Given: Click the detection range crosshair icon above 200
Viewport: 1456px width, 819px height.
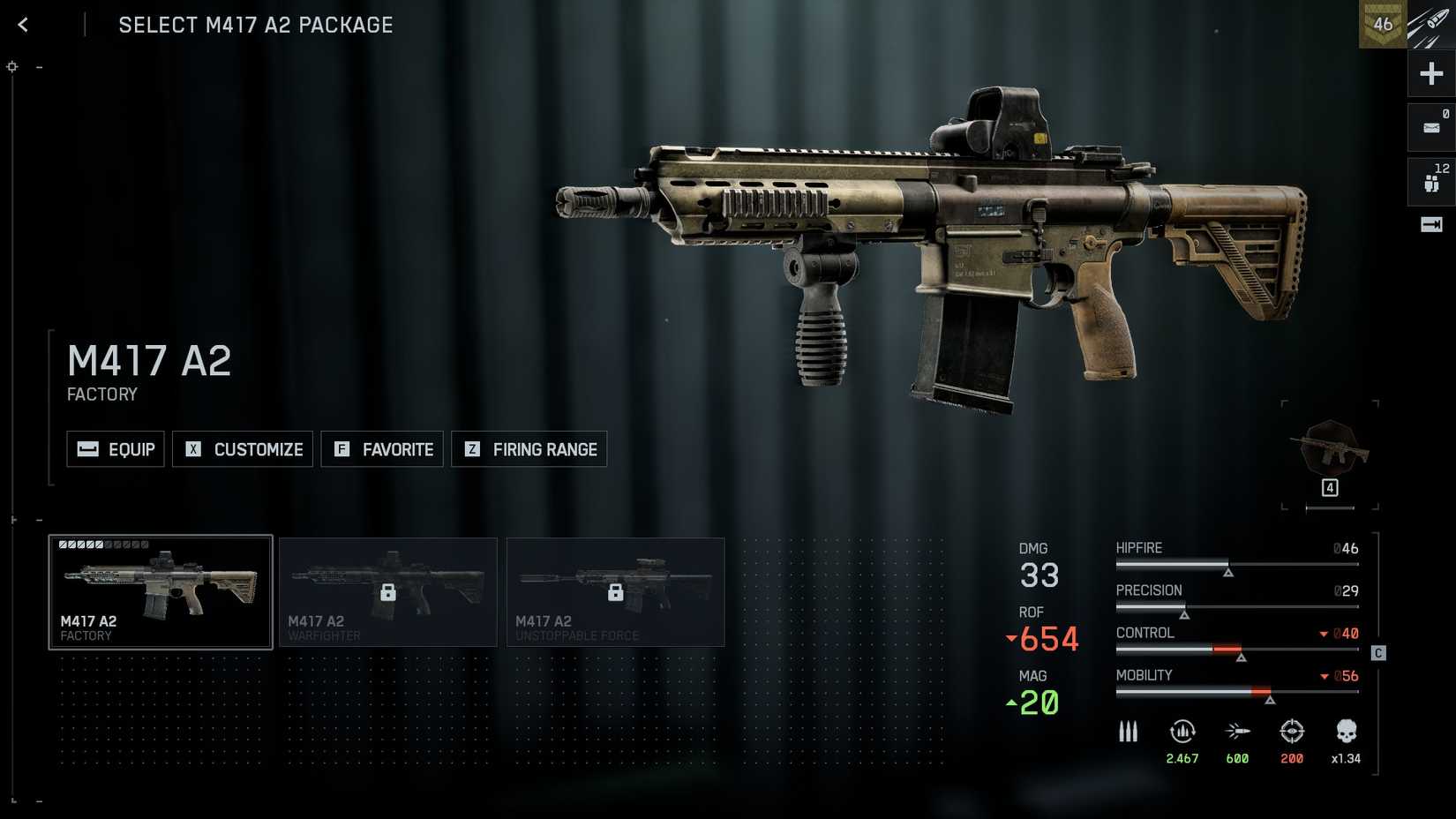Looking at the screenshot, I should click(1292, 732).
